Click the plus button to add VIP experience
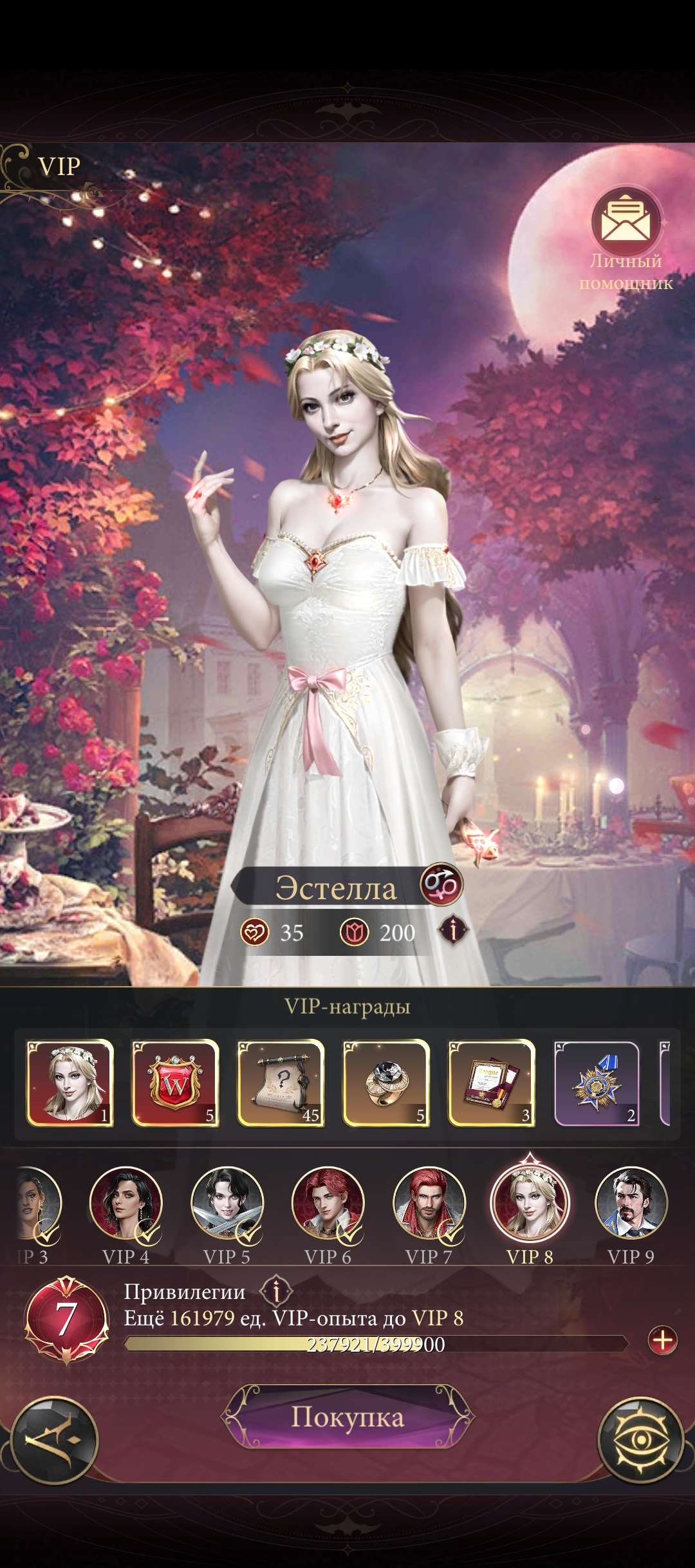The image size is (695, 1568). point(662,1341)
